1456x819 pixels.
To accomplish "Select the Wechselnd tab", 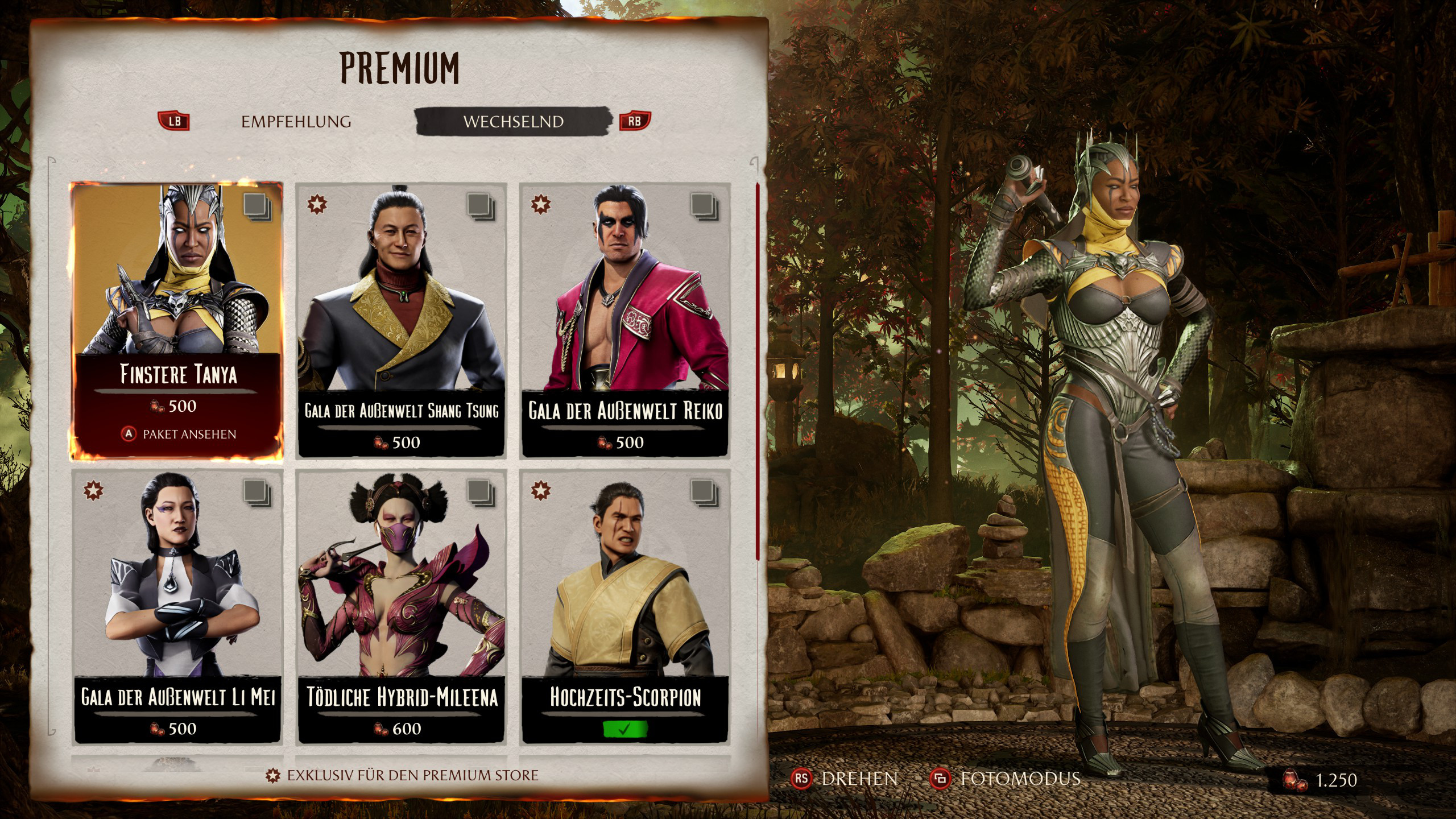I will click(513, 122).
